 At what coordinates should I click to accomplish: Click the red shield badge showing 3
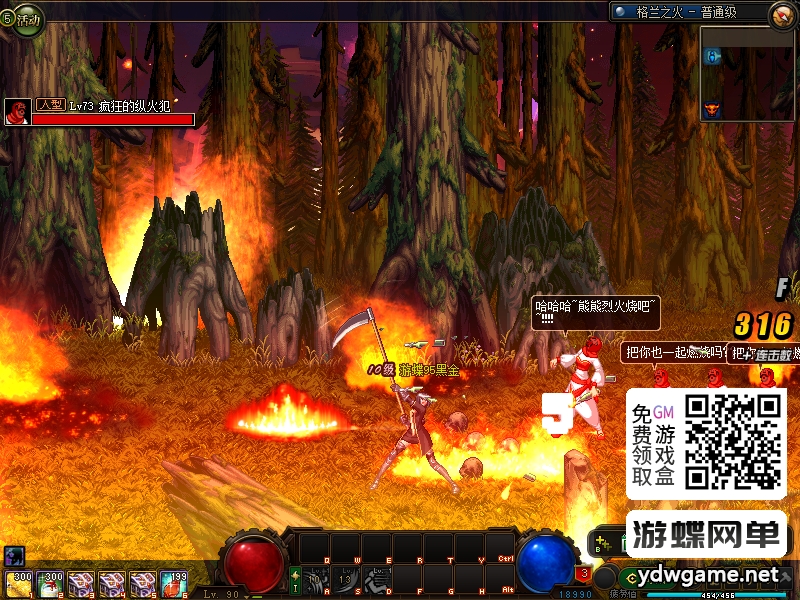(x=583, y=575)
